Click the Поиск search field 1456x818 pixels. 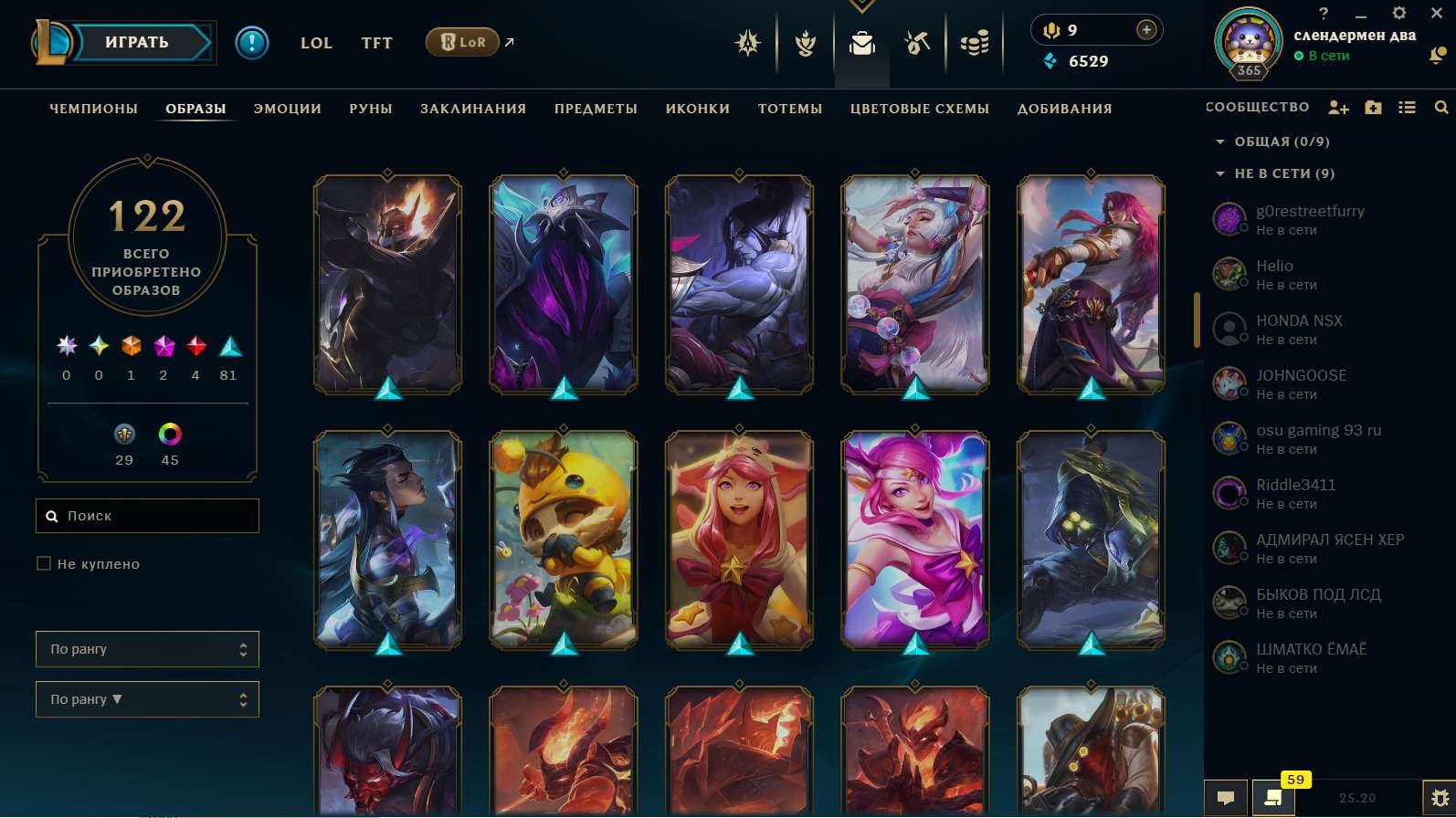[147, 516]
